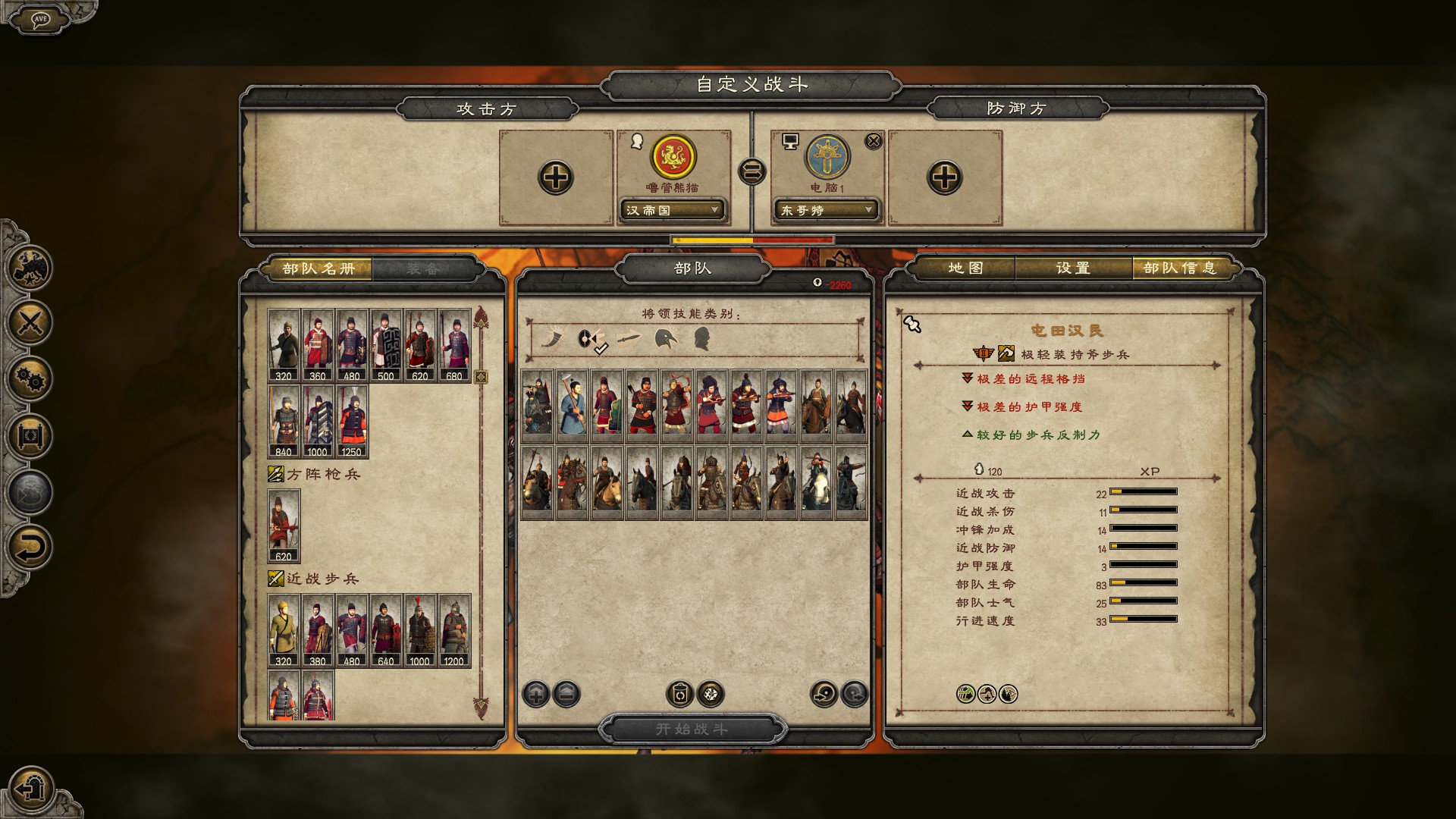The width and height of the screenshot is (1456, 819).
Task: Open the crossed swords side menu button
Action: pos(30,323)
